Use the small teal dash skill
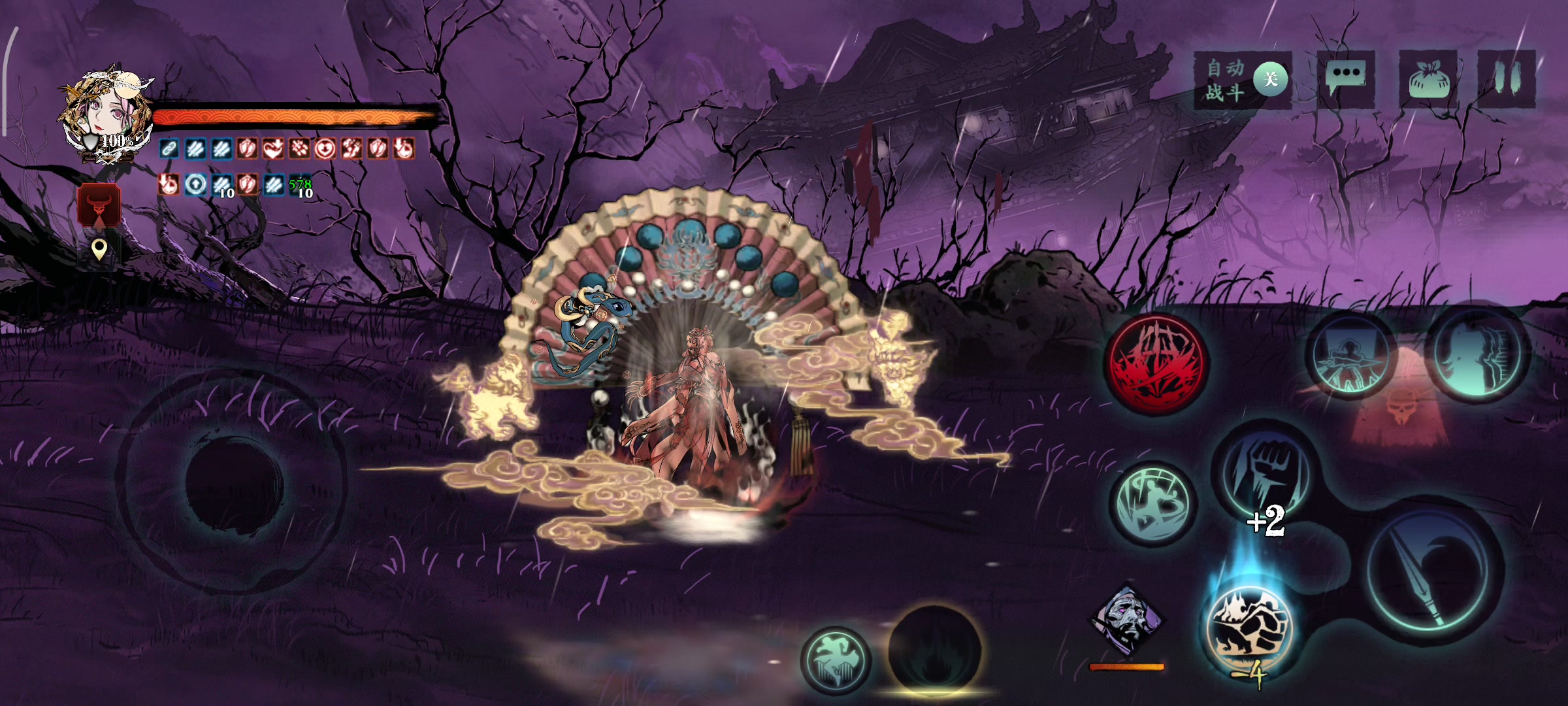Screen dimensions: 1568x706 (836, 660)
